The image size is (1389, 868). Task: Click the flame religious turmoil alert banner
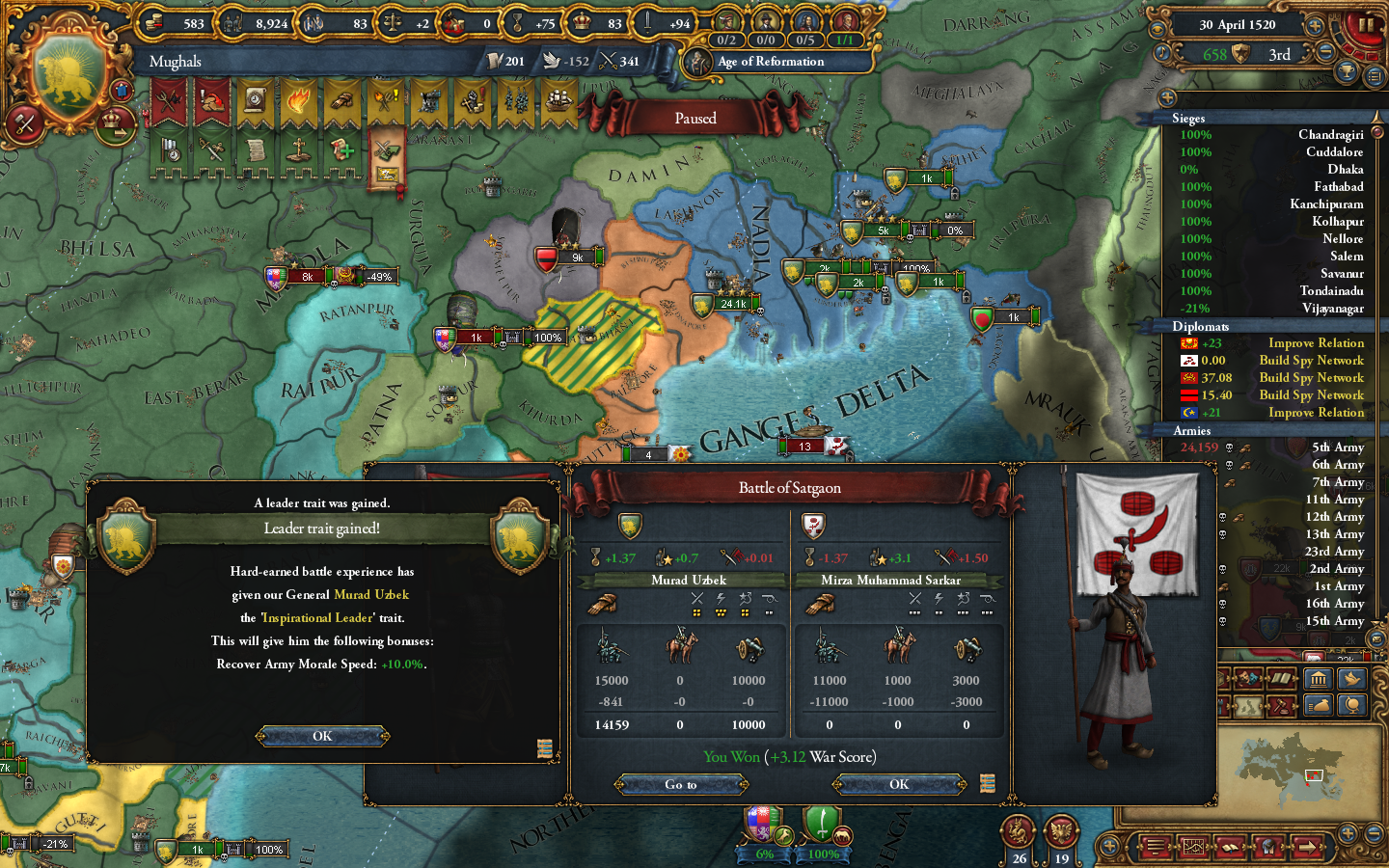pyautogui.click(x=297, y=97)
